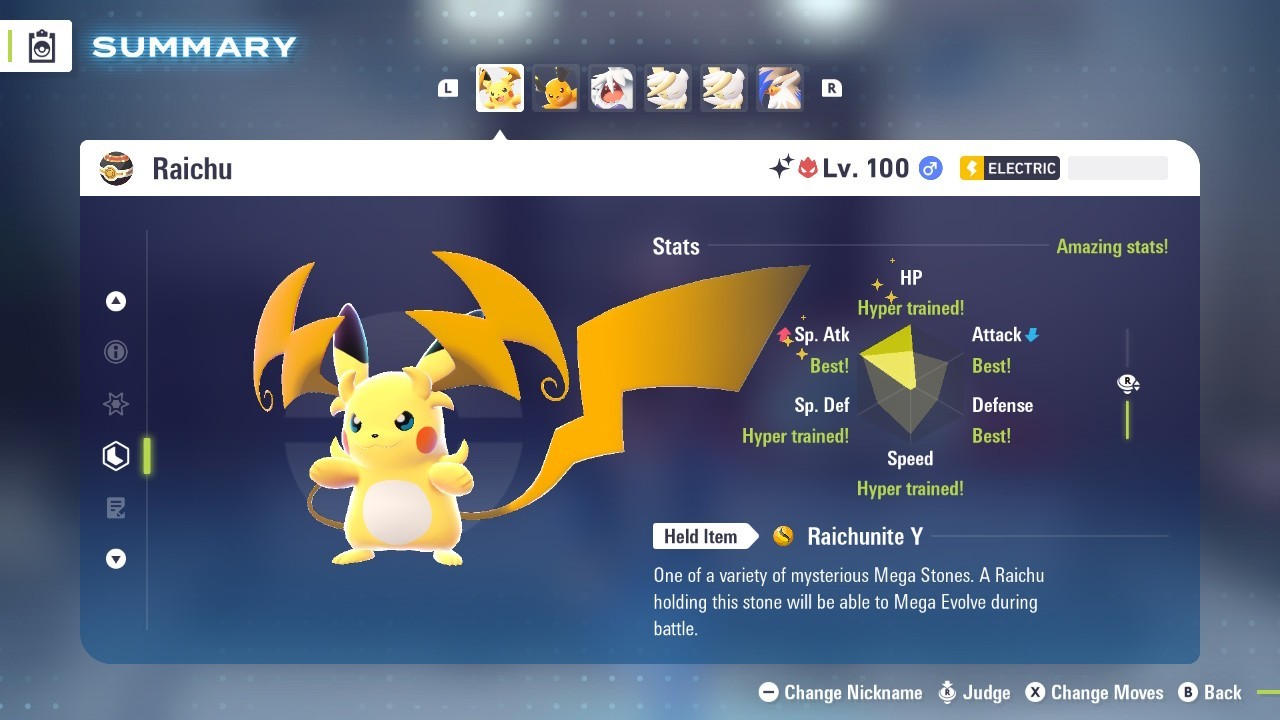Click the down arrow in the page sidebar
This screenshot has width=1280, height=720.
(116, 559)
